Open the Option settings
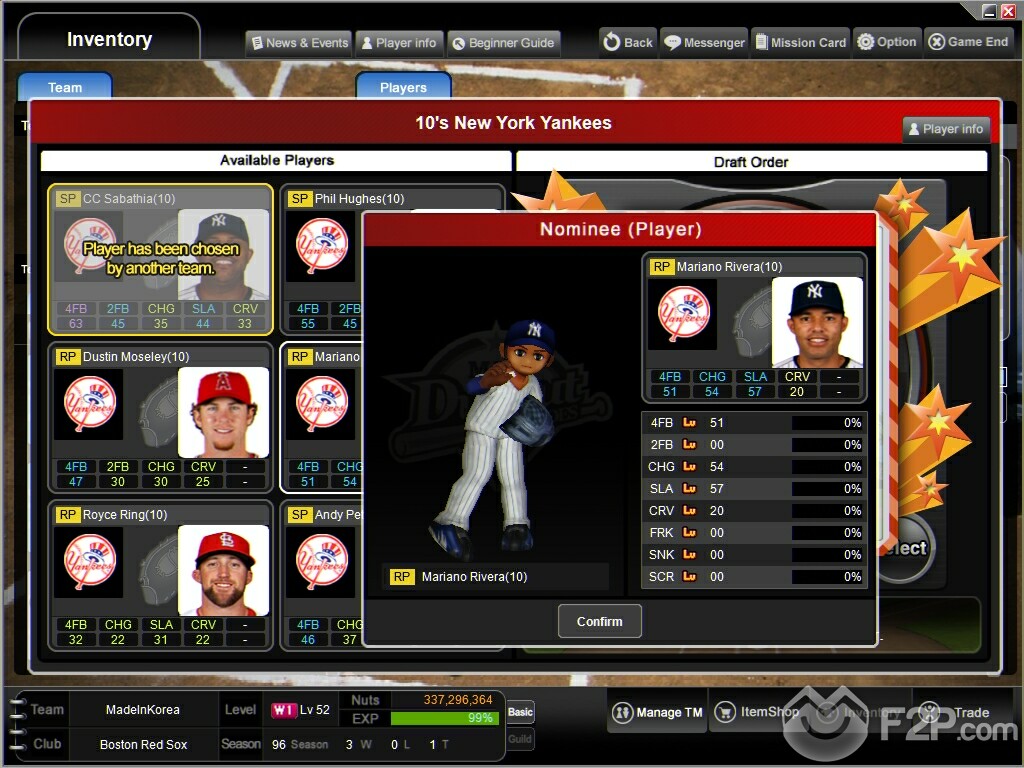The image size is (1024, 768). pyautogui.click(x=887, y=42)
